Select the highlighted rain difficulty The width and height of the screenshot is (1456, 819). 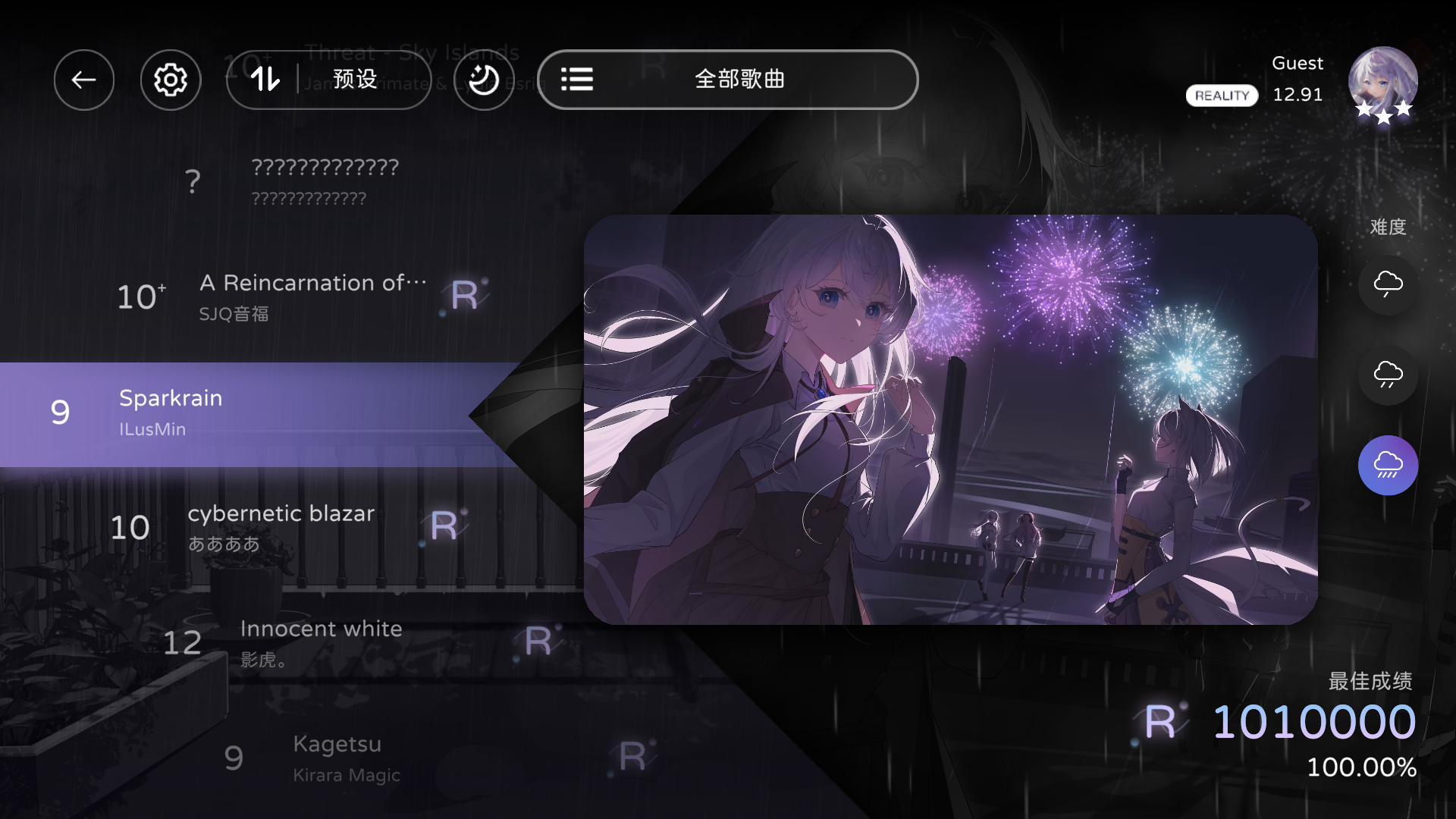point(1388,465)
